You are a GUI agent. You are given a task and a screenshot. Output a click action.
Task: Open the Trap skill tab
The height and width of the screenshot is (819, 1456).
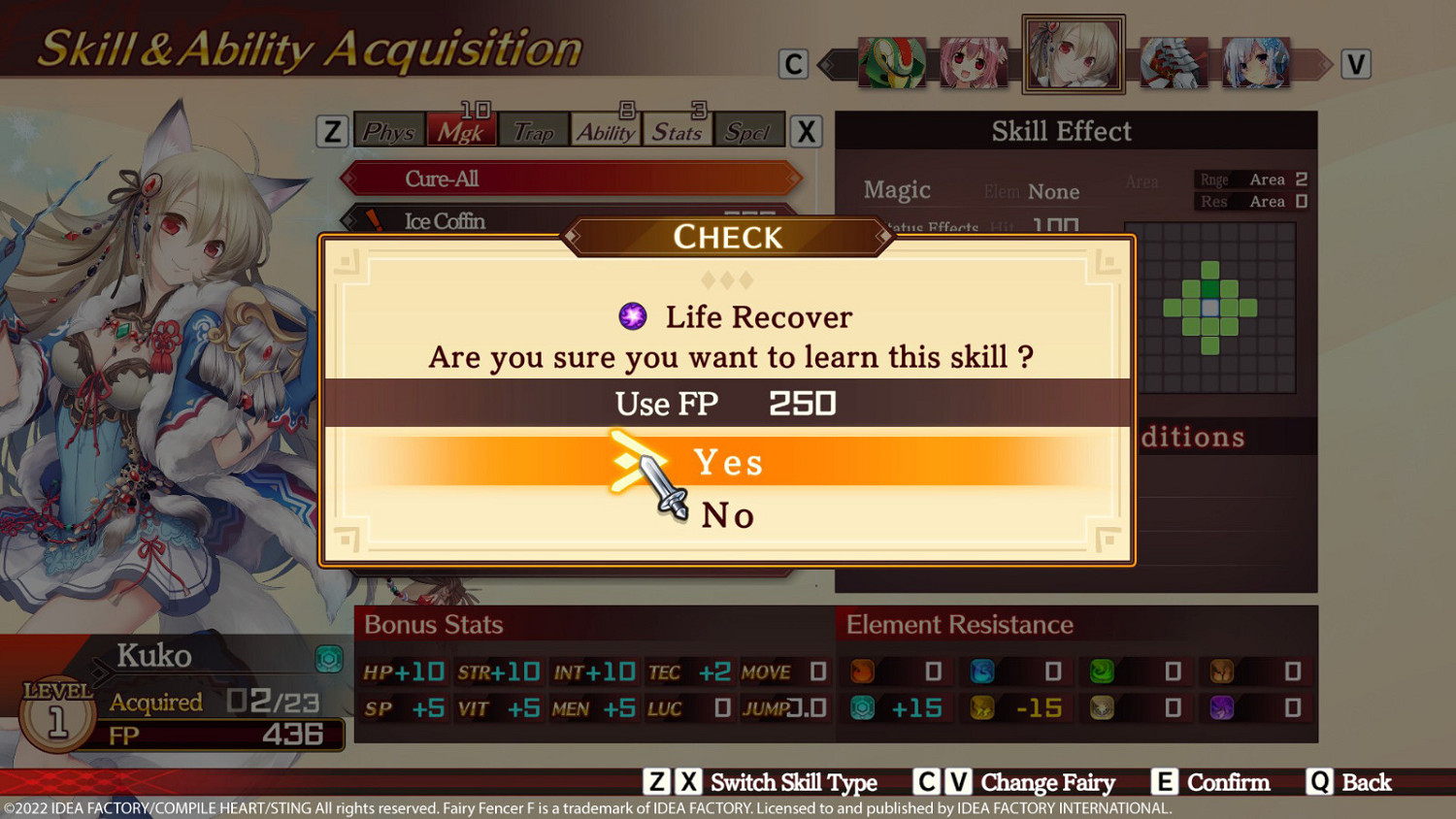coord(534,132)
